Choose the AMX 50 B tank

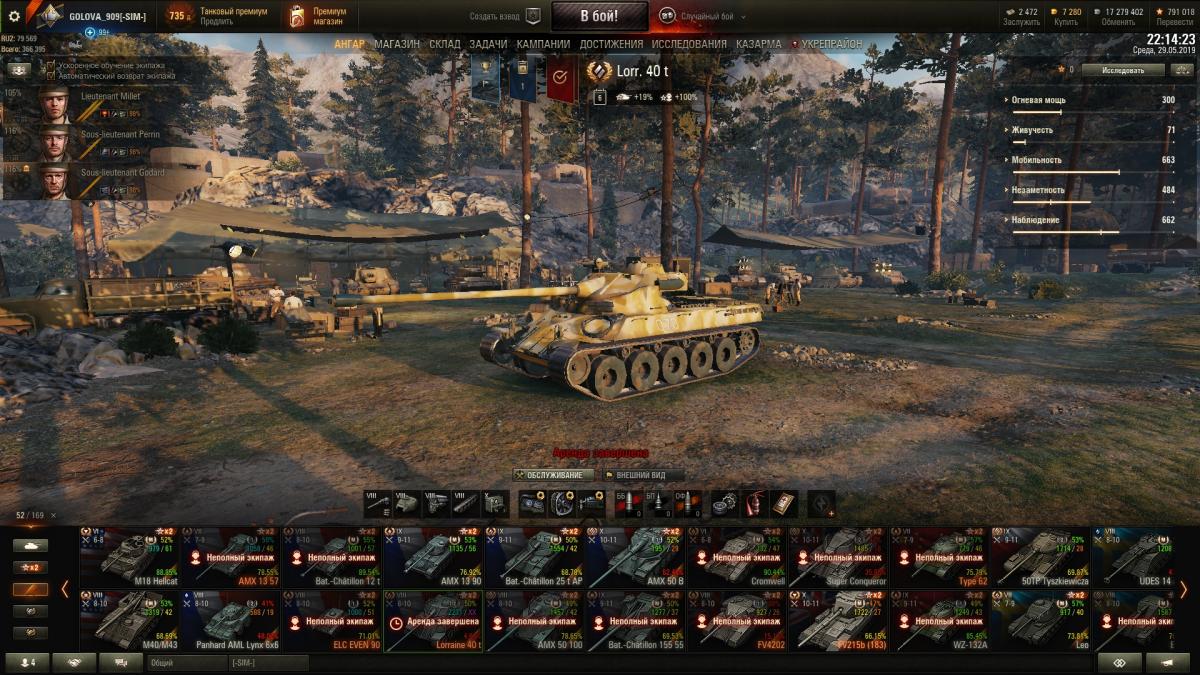point(636,556)
